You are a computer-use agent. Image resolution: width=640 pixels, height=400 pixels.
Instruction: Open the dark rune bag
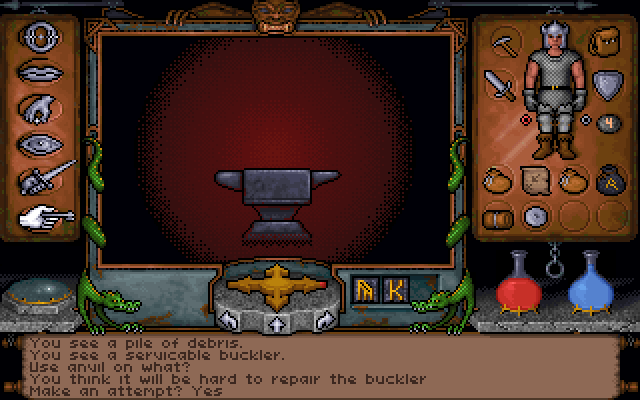pos(605,181)
